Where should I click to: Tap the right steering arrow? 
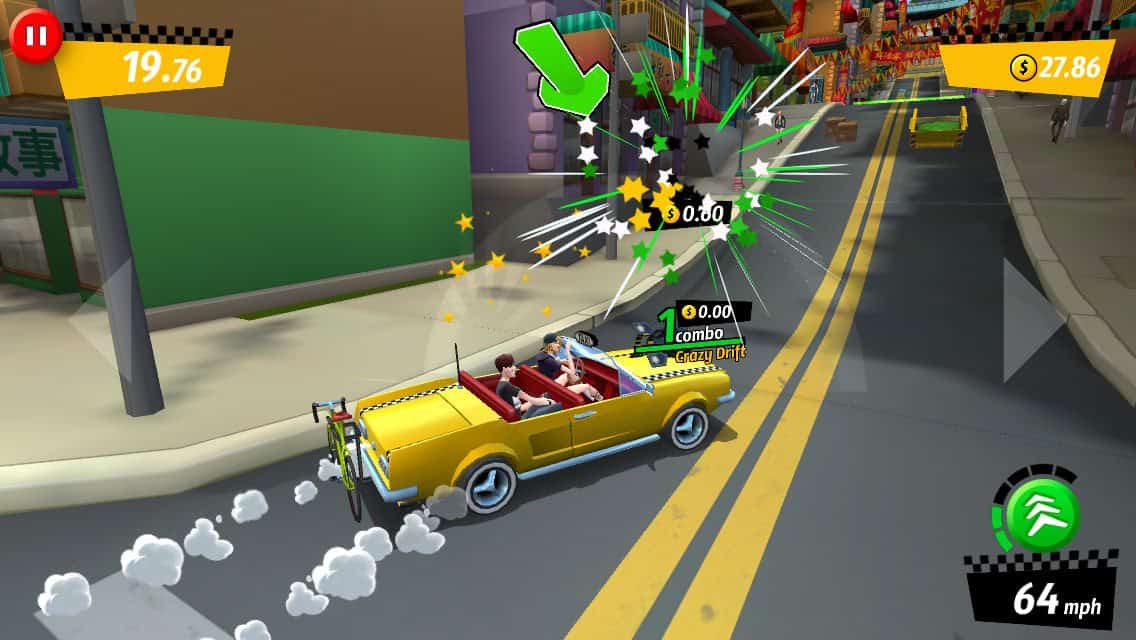(1031, 319)
